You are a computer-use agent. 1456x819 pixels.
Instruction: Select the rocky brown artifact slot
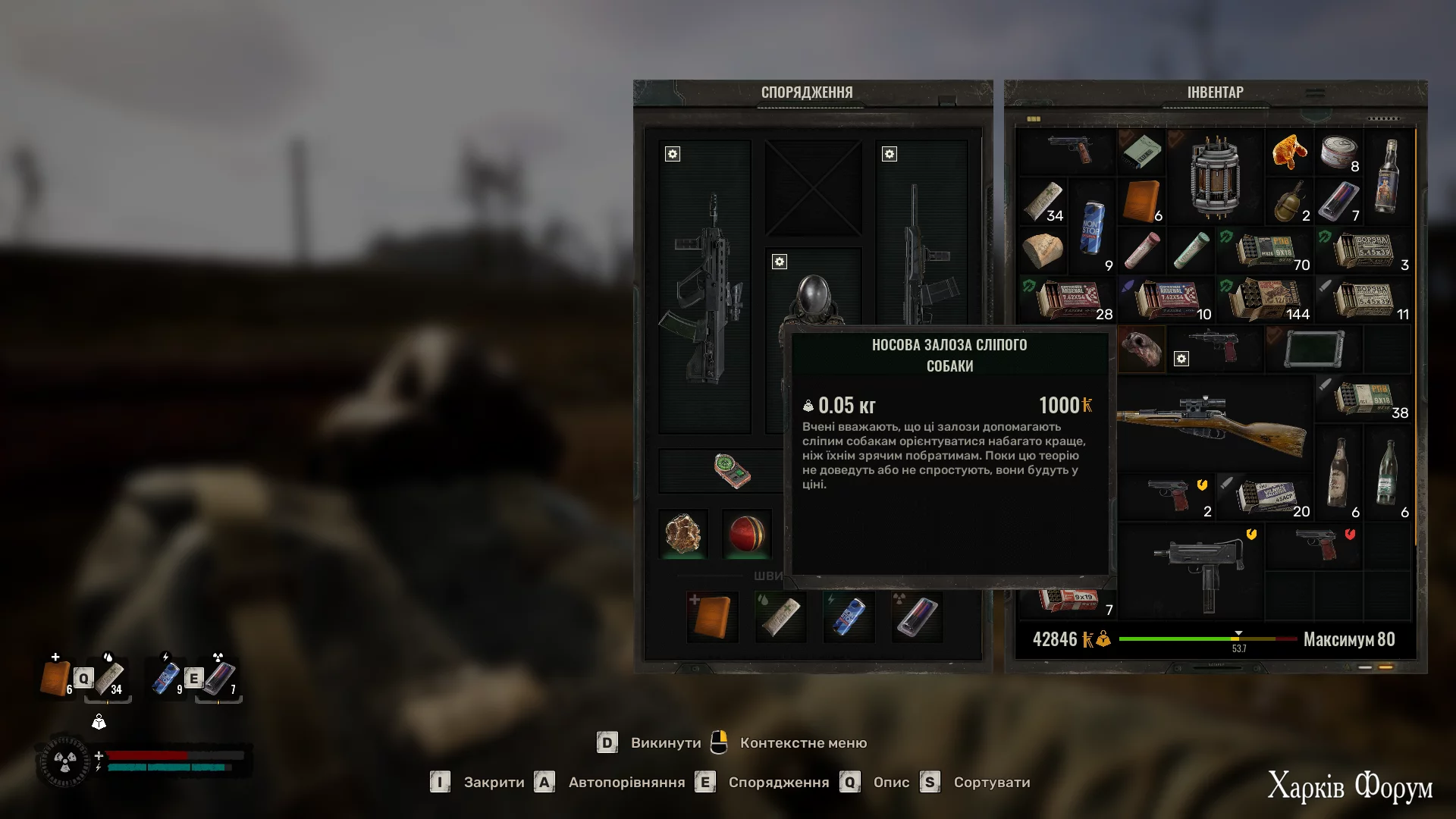pos(683,534)
